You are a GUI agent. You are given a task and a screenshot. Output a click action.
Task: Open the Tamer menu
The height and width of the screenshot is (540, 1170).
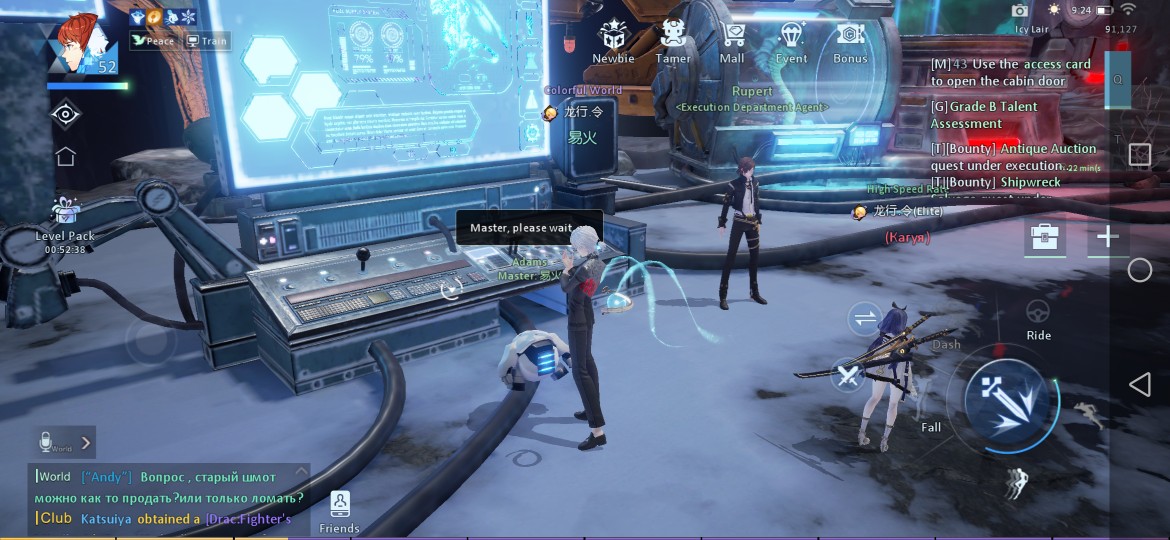(x=673, y=41)
